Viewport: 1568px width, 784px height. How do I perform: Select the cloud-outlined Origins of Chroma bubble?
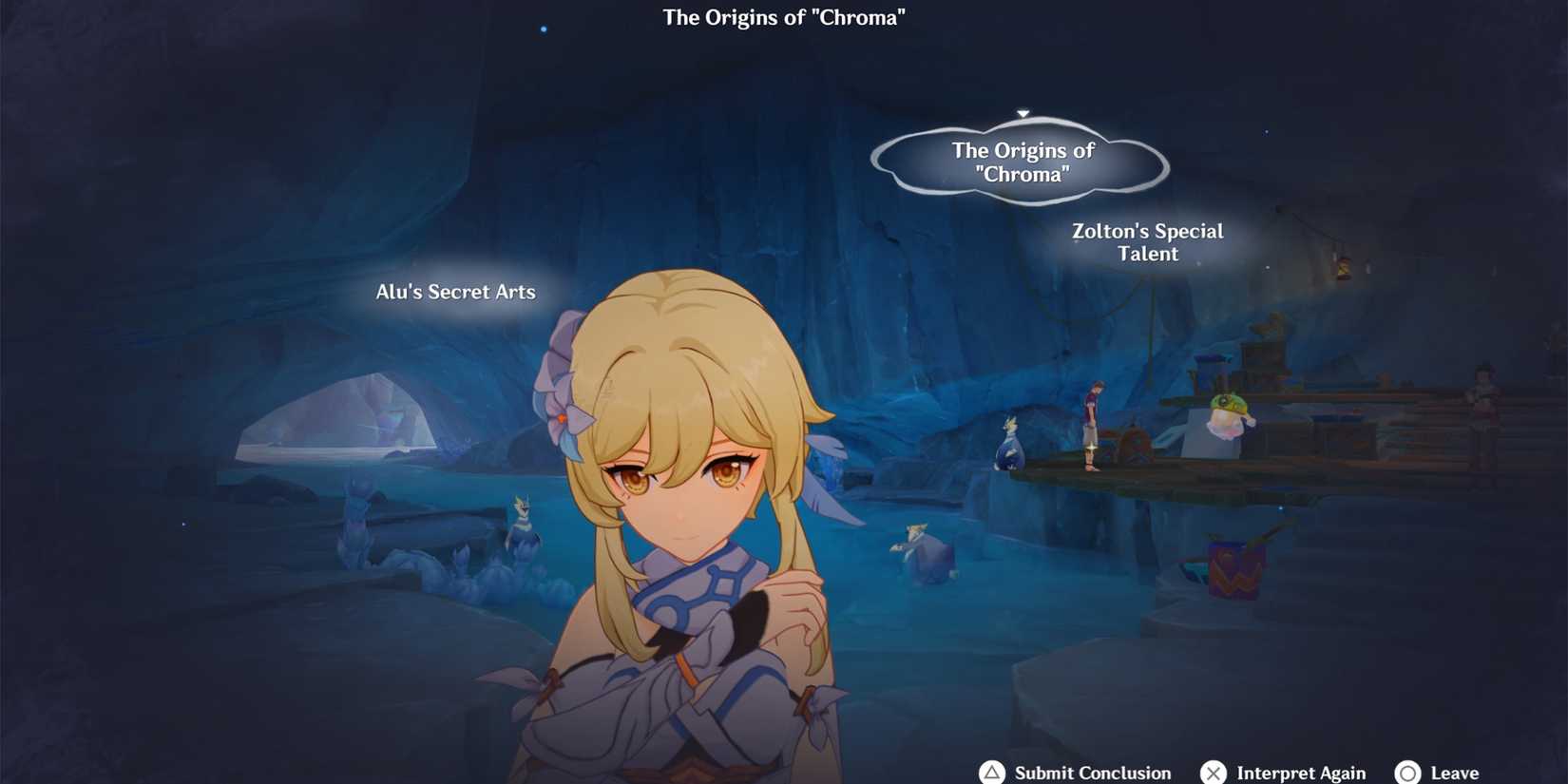(x=1023, y=162)
